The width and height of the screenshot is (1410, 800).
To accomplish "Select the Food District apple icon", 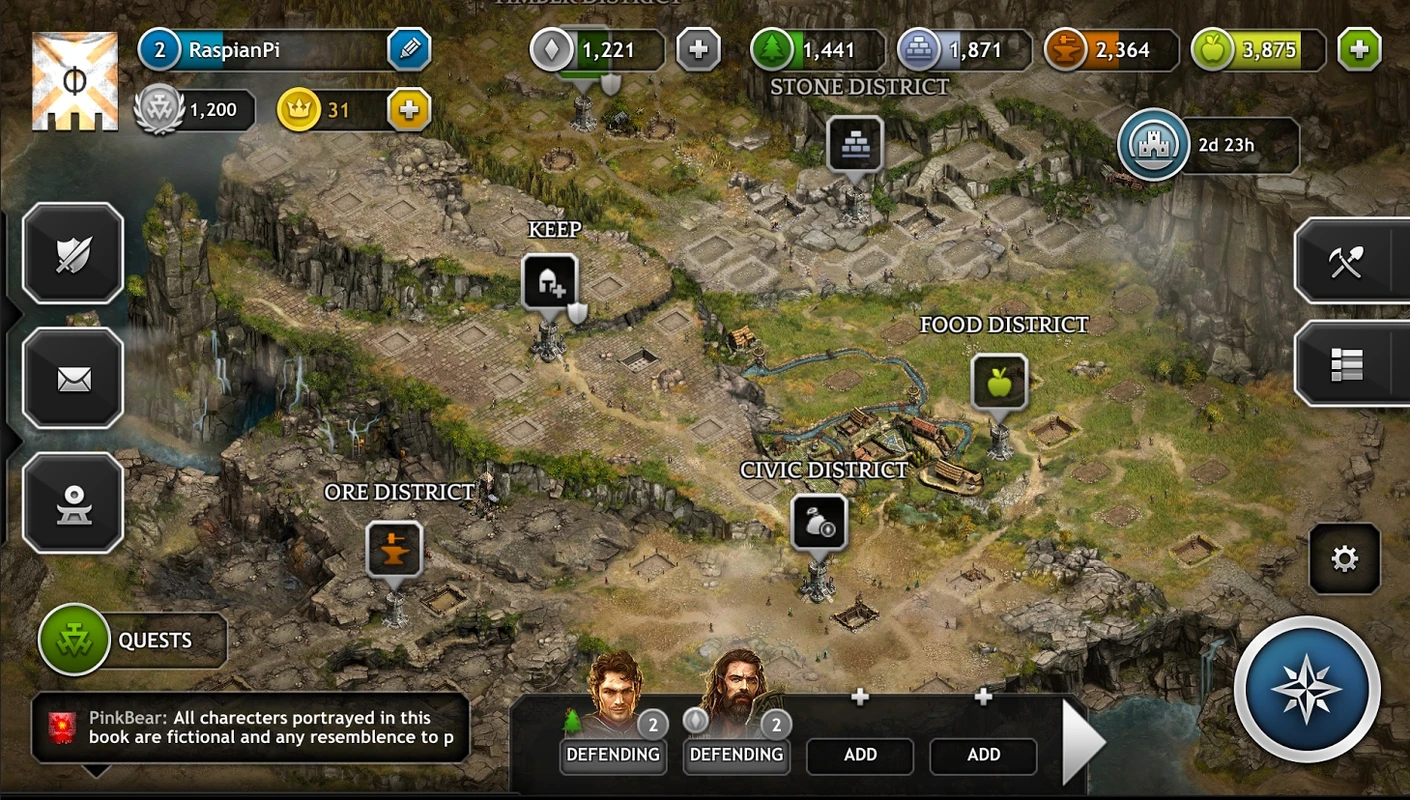I will (999, 381).
